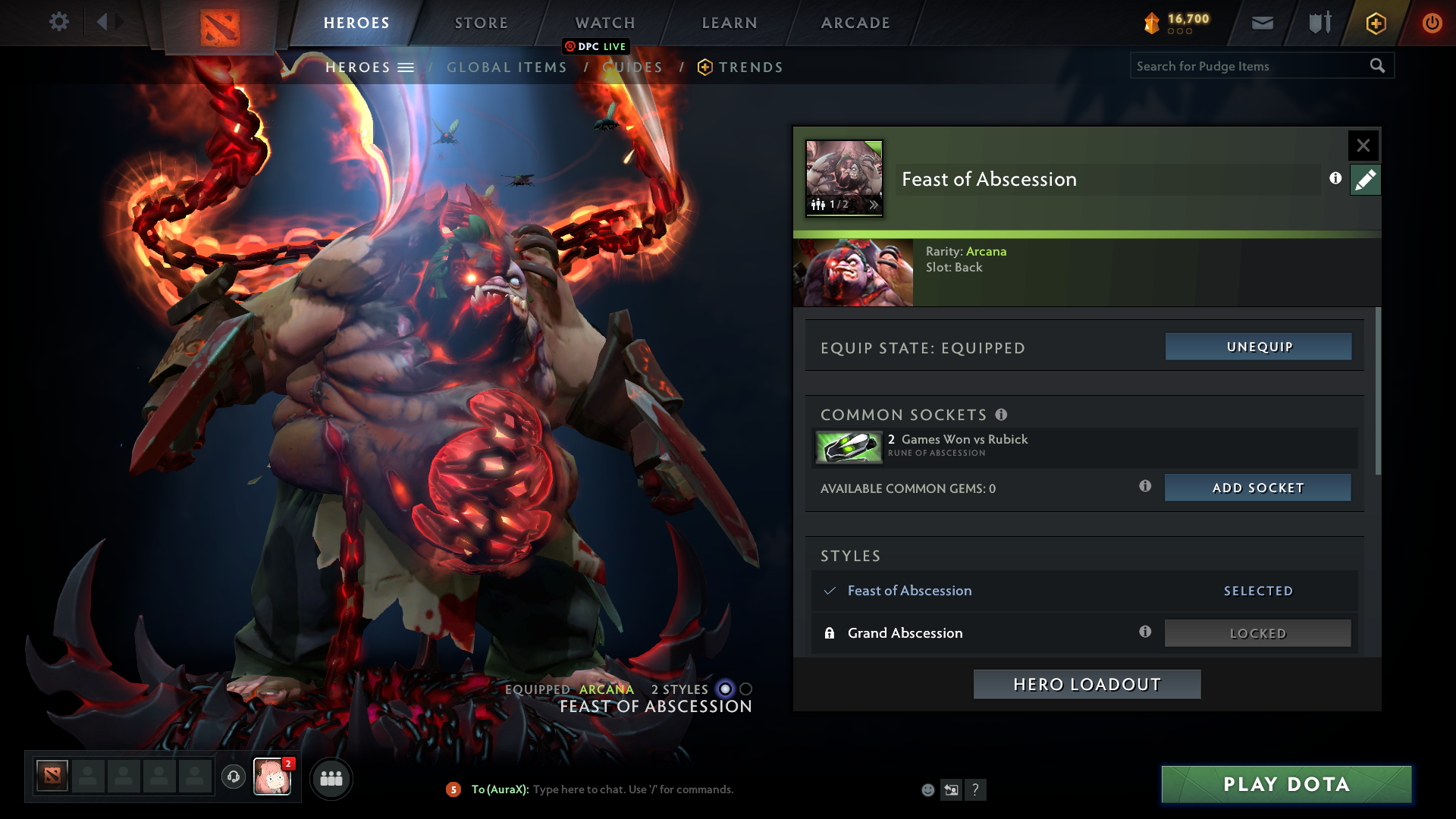Image resolution: width=1456 pixels, height=819 pixels.
Task: Switch to the ARCADE tab
Action: (855, 23)
